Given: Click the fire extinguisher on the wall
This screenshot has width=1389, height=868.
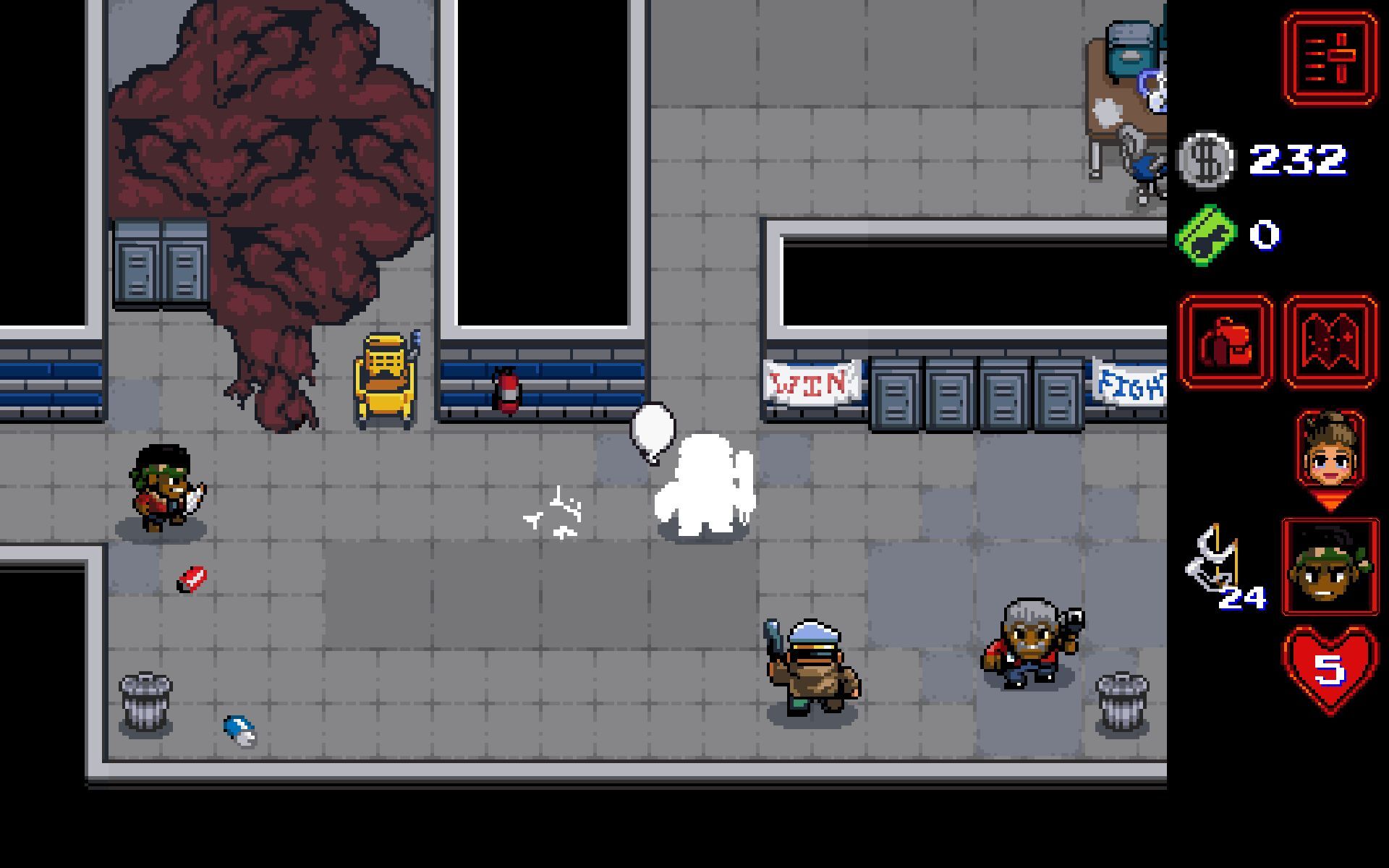Looking at the screenshot, I should coord(506,391).
